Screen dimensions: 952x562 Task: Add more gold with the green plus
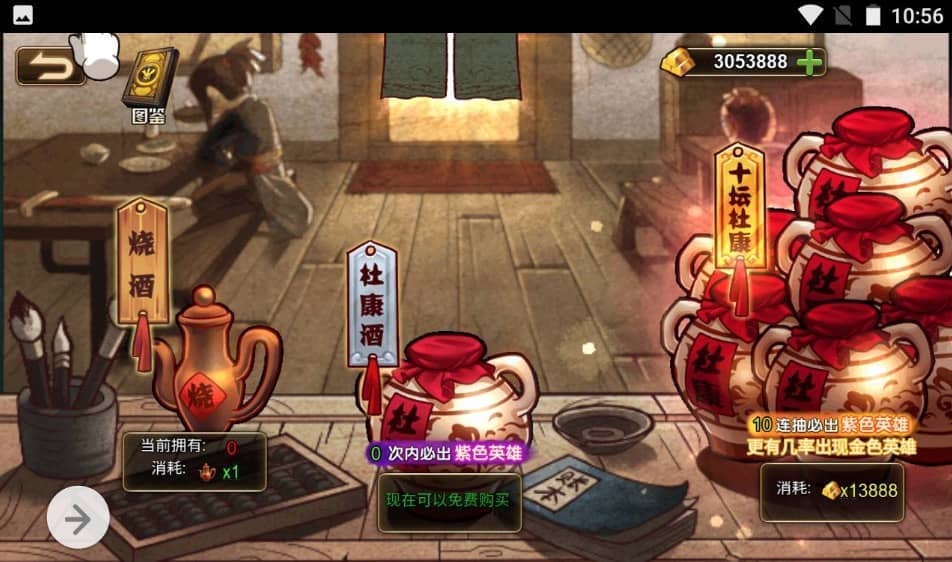click(x=810, y=62)
